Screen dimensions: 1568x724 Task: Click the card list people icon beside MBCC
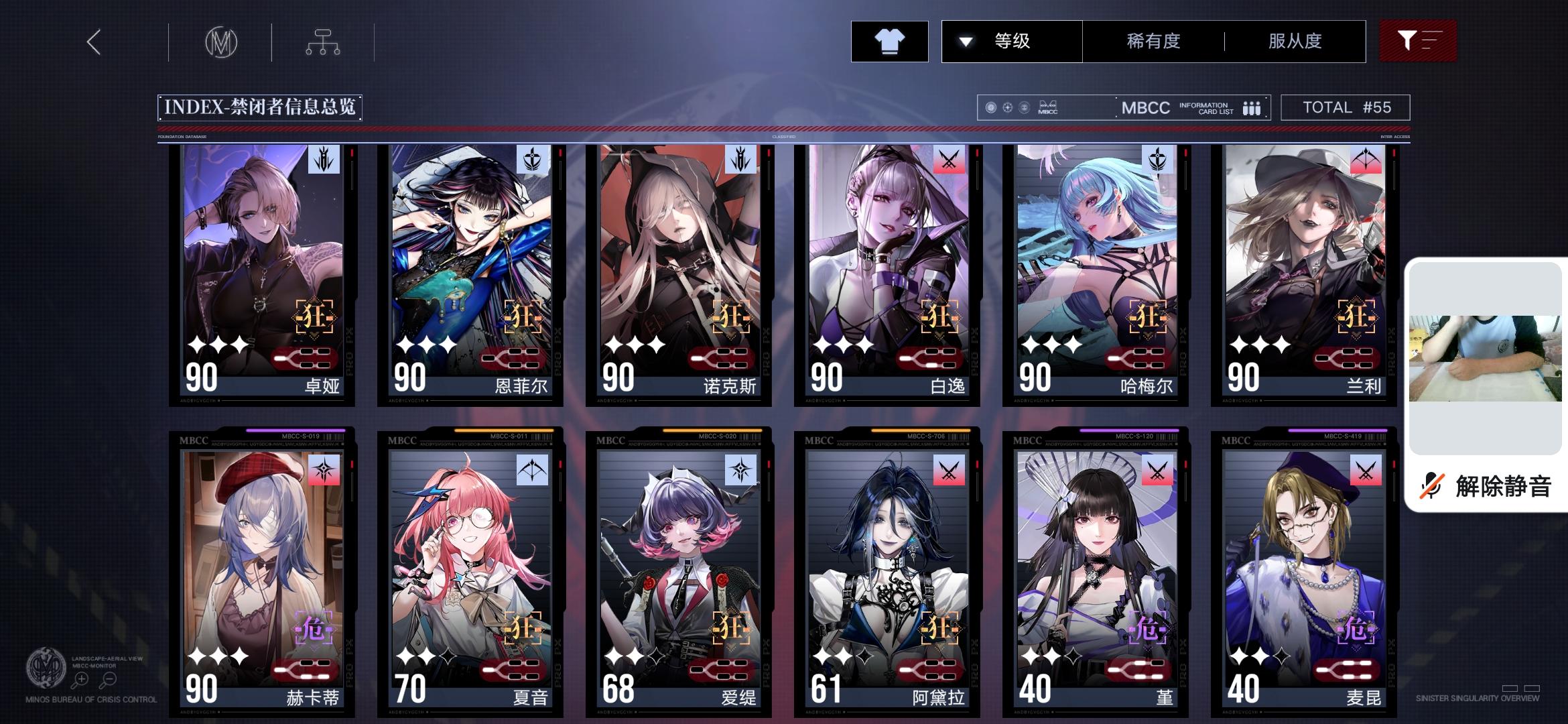1252,107
